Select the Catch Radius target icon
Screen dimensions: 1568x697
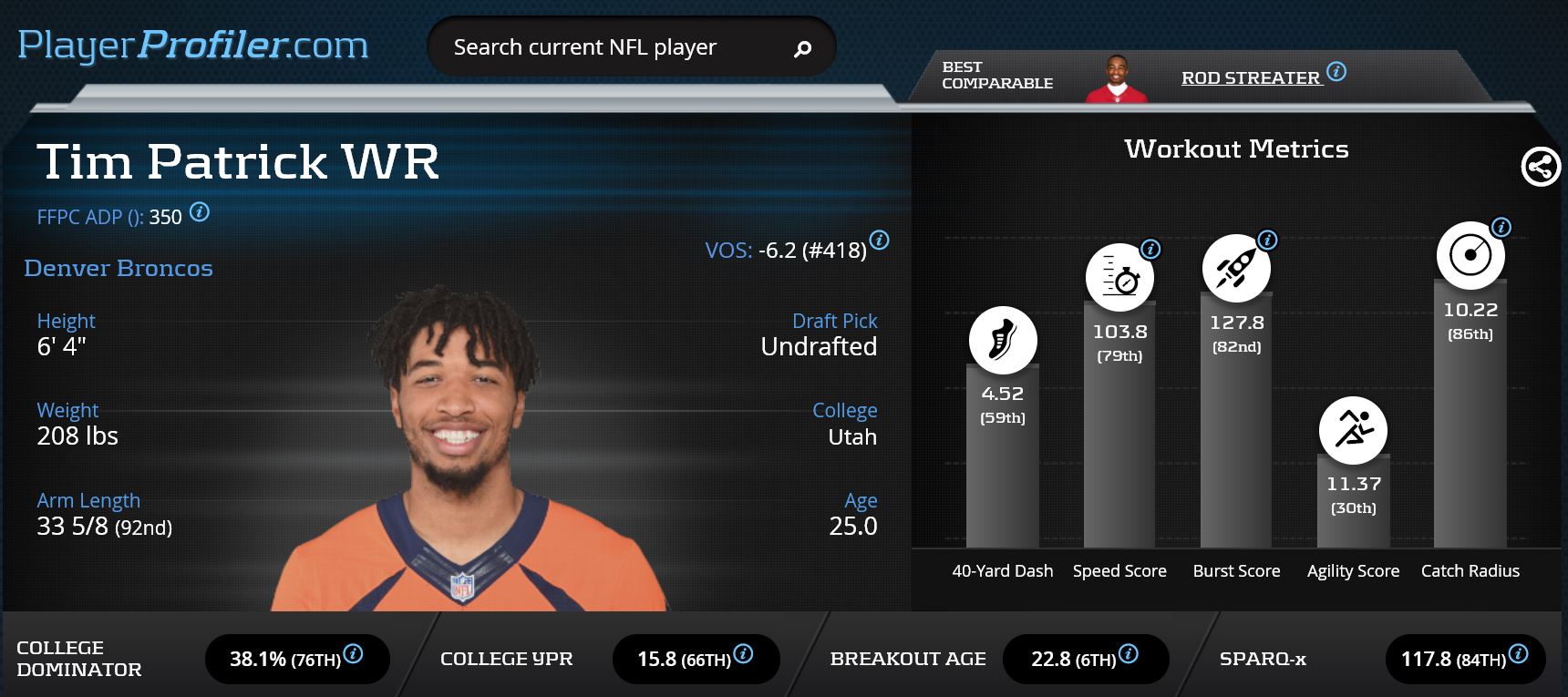pos(1470,255)
